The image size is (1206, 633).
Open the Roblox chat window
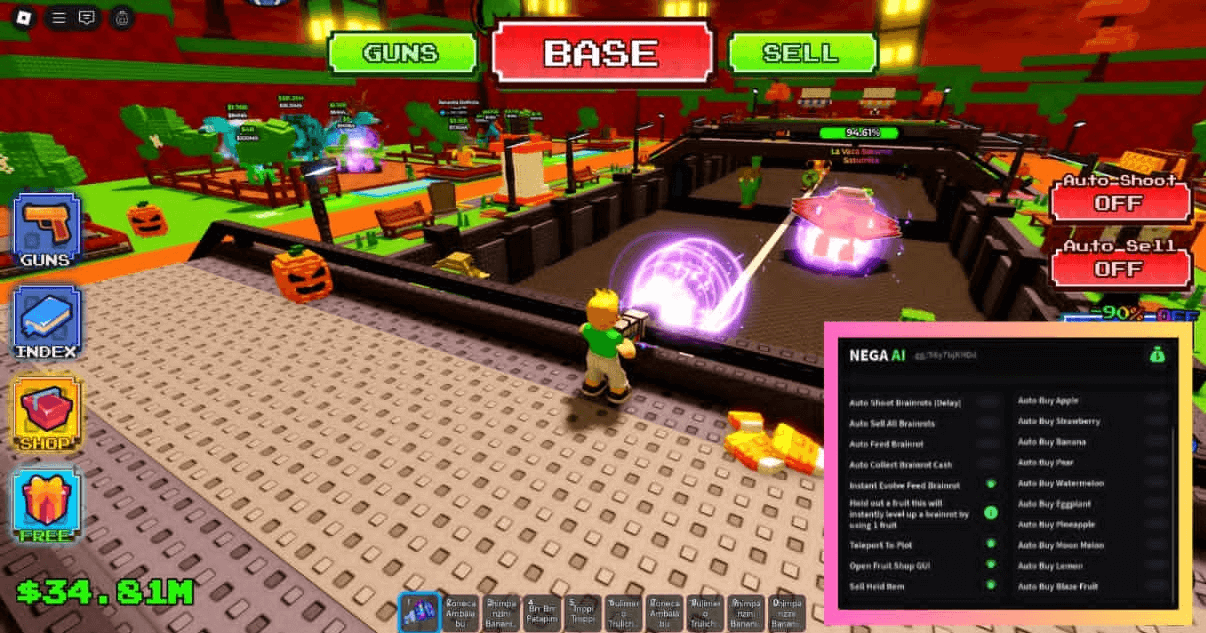(87, 17)
